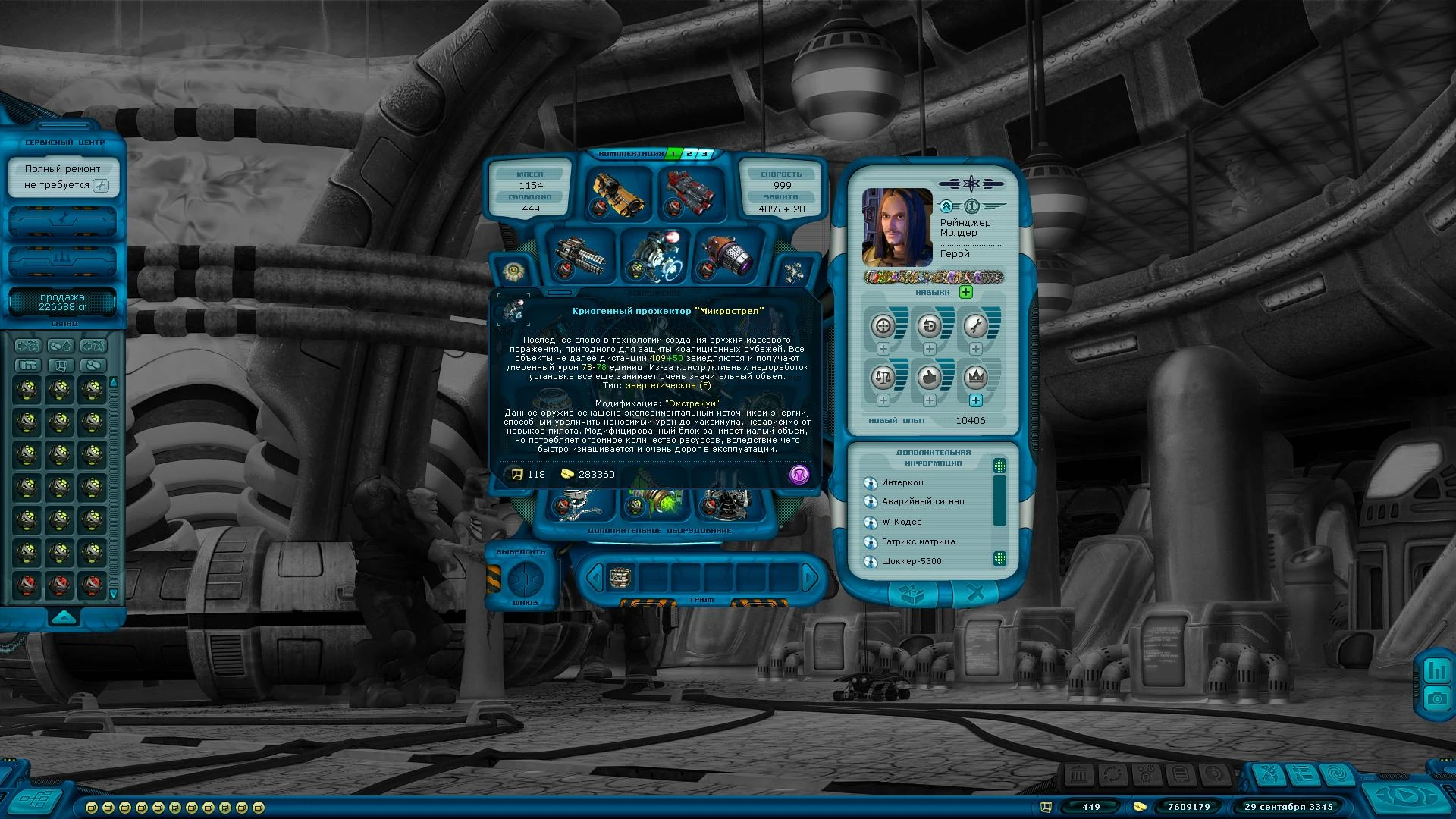Toggle the sell-arrow filter in the warehouse row
Screen dimensions: 1456x819
click(62, 345)
